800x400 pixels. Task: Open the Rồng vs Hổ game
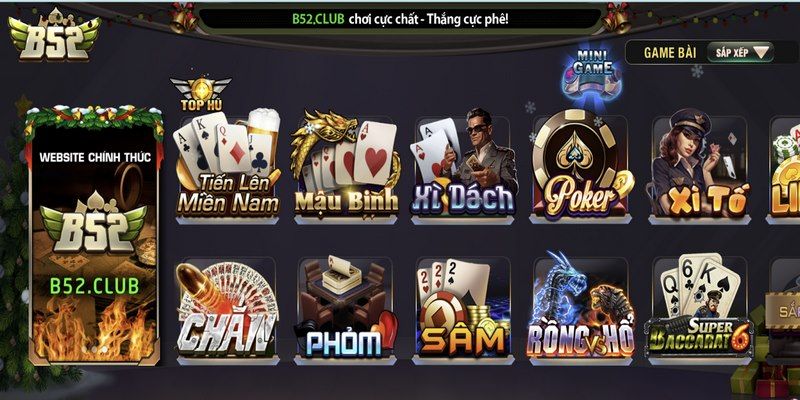(582, 308)
